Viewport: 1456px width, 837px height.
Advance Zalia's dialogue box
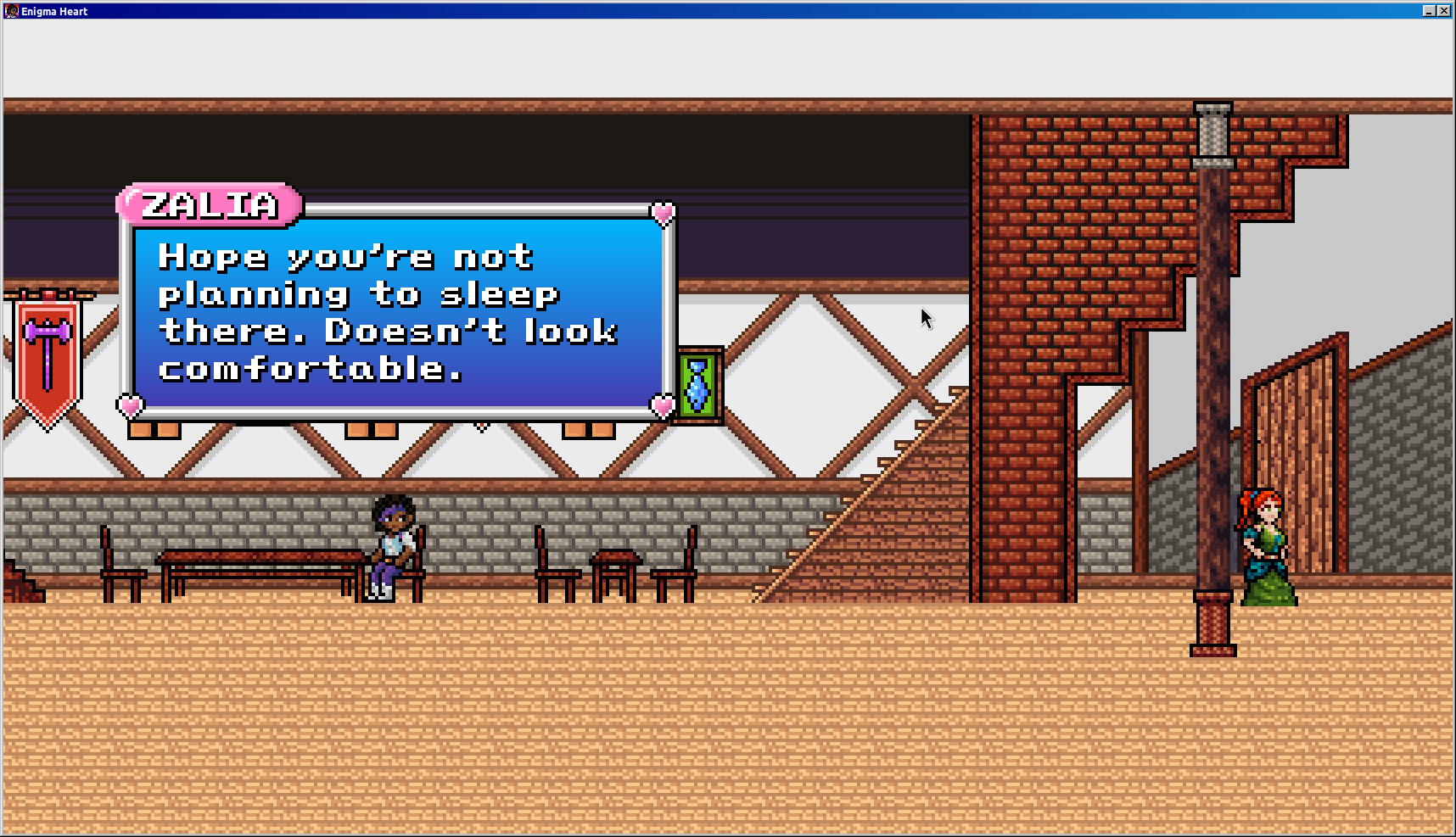click(x=397, y=312)
